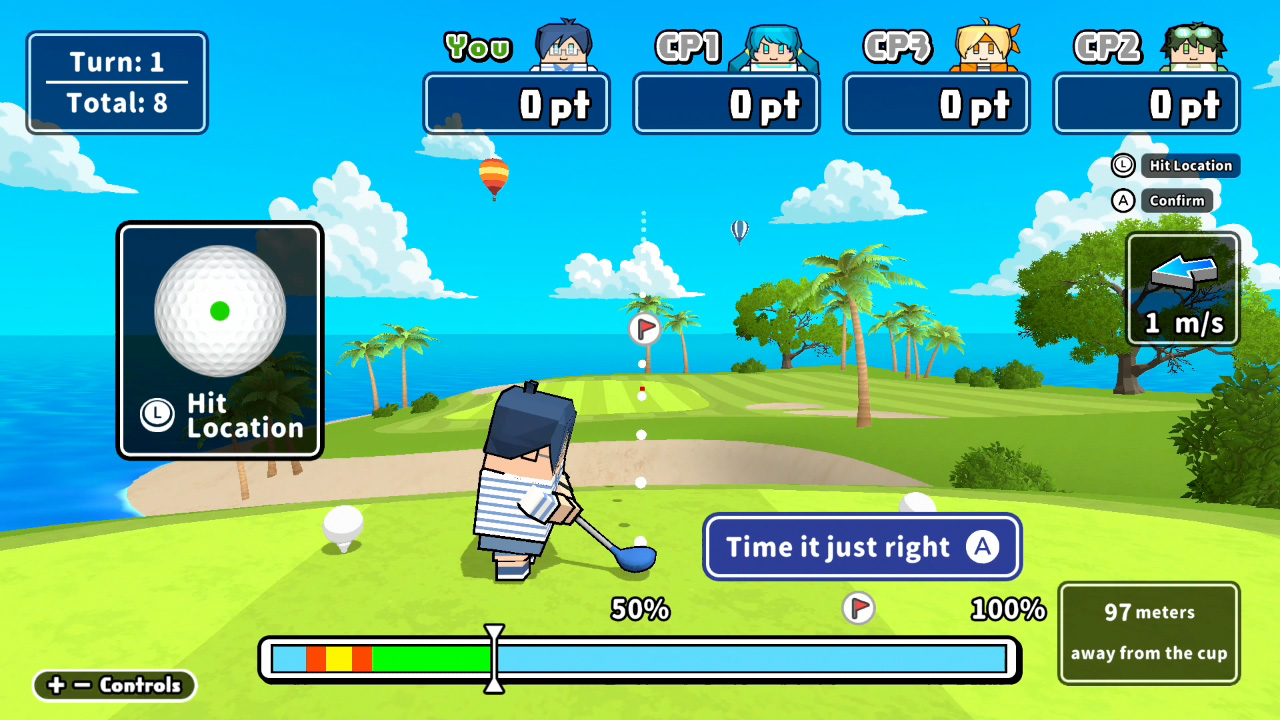Open the Turn and Total score panel
This screenshot has height=720, width=1280.
tap(116, 82)
